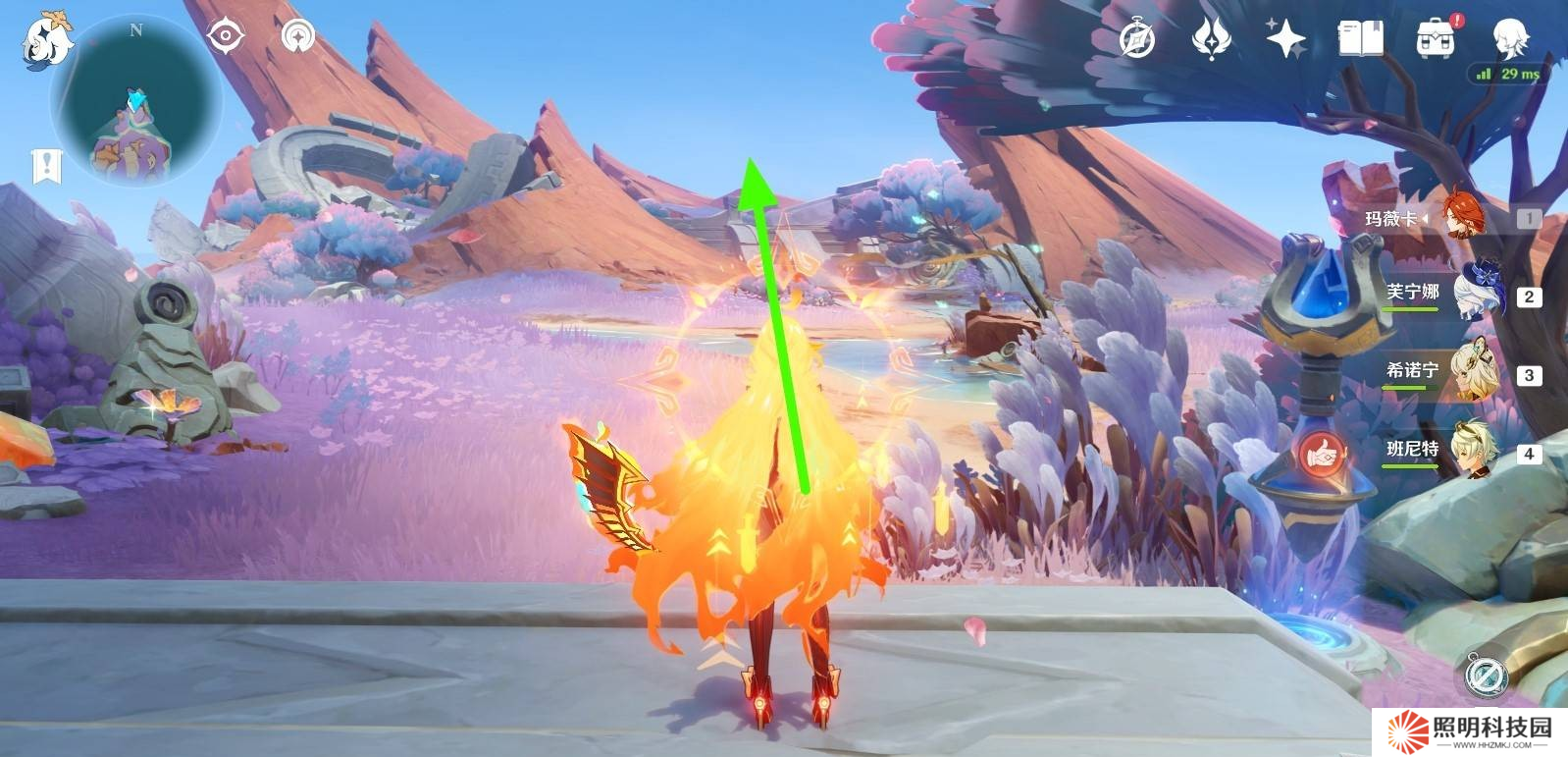Select party member 玛薇卡

[x=1462, y=217]
